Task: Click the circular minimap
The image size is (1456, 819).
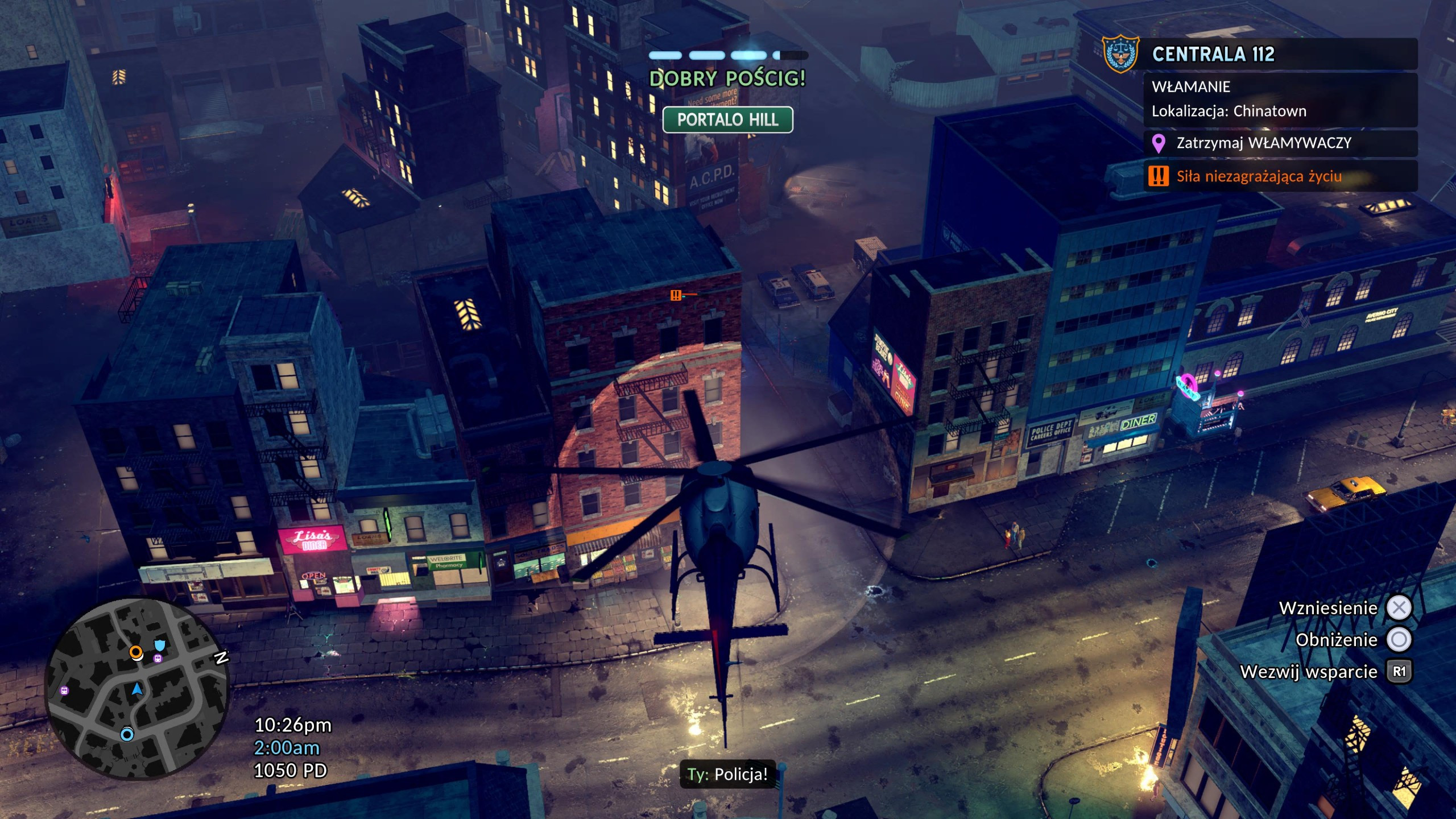Action: click(x=136, y=688)
